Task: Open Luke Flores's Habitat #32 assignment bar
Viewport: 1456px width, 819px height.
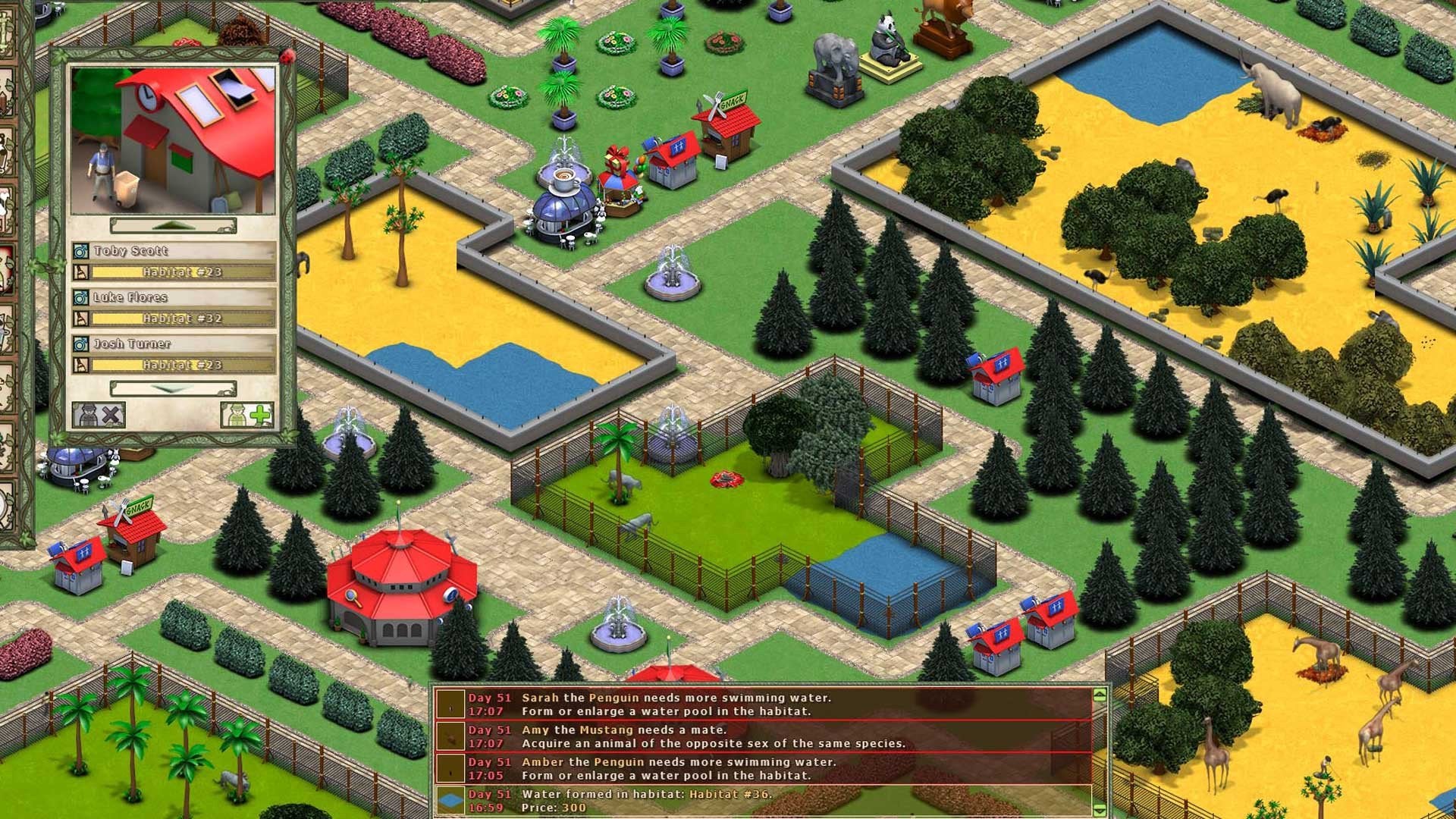Action: (182, 318)
